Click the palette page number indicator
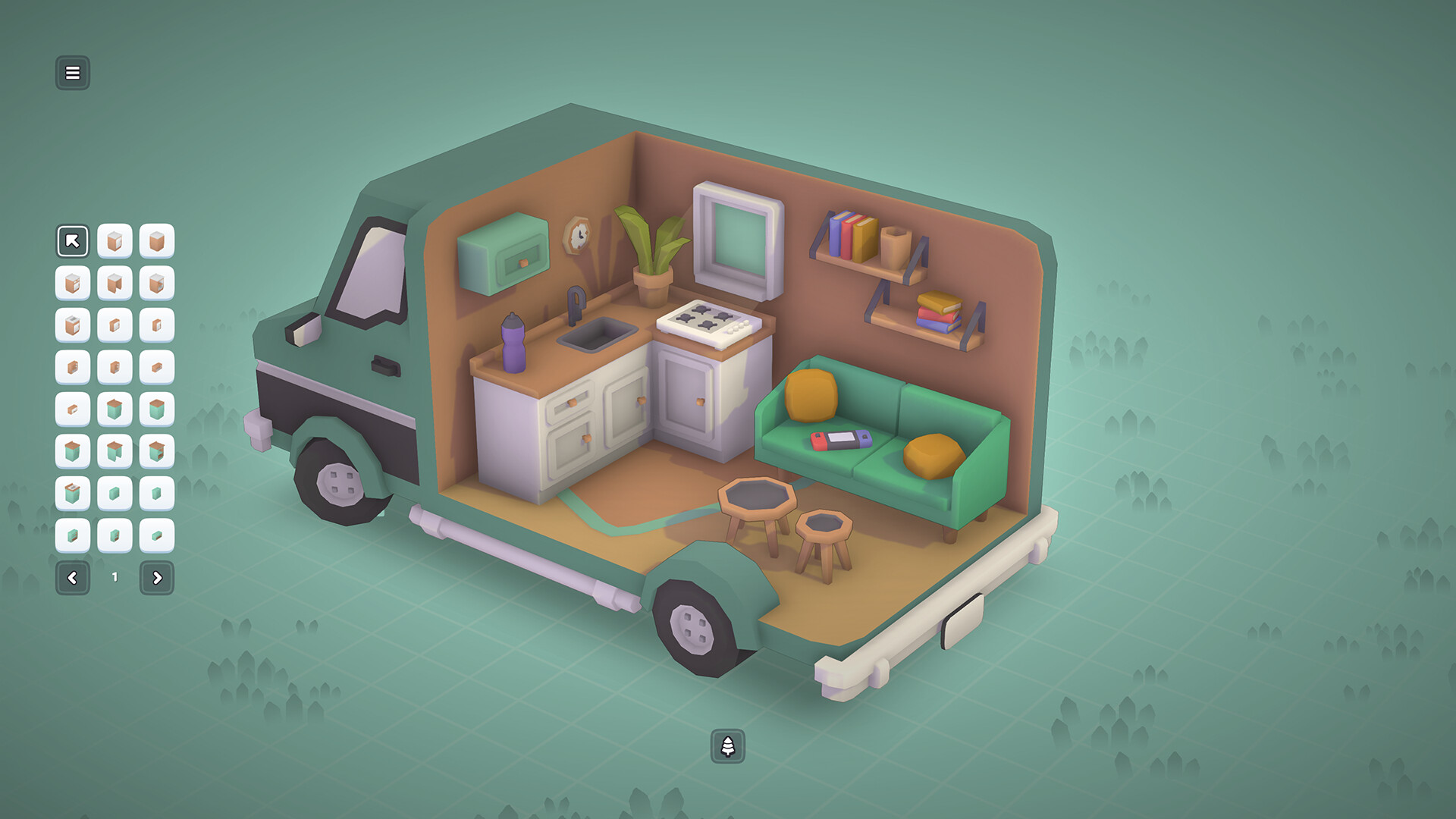The image size is (1456, 819). pyautogui.click(x=115, y=576)
